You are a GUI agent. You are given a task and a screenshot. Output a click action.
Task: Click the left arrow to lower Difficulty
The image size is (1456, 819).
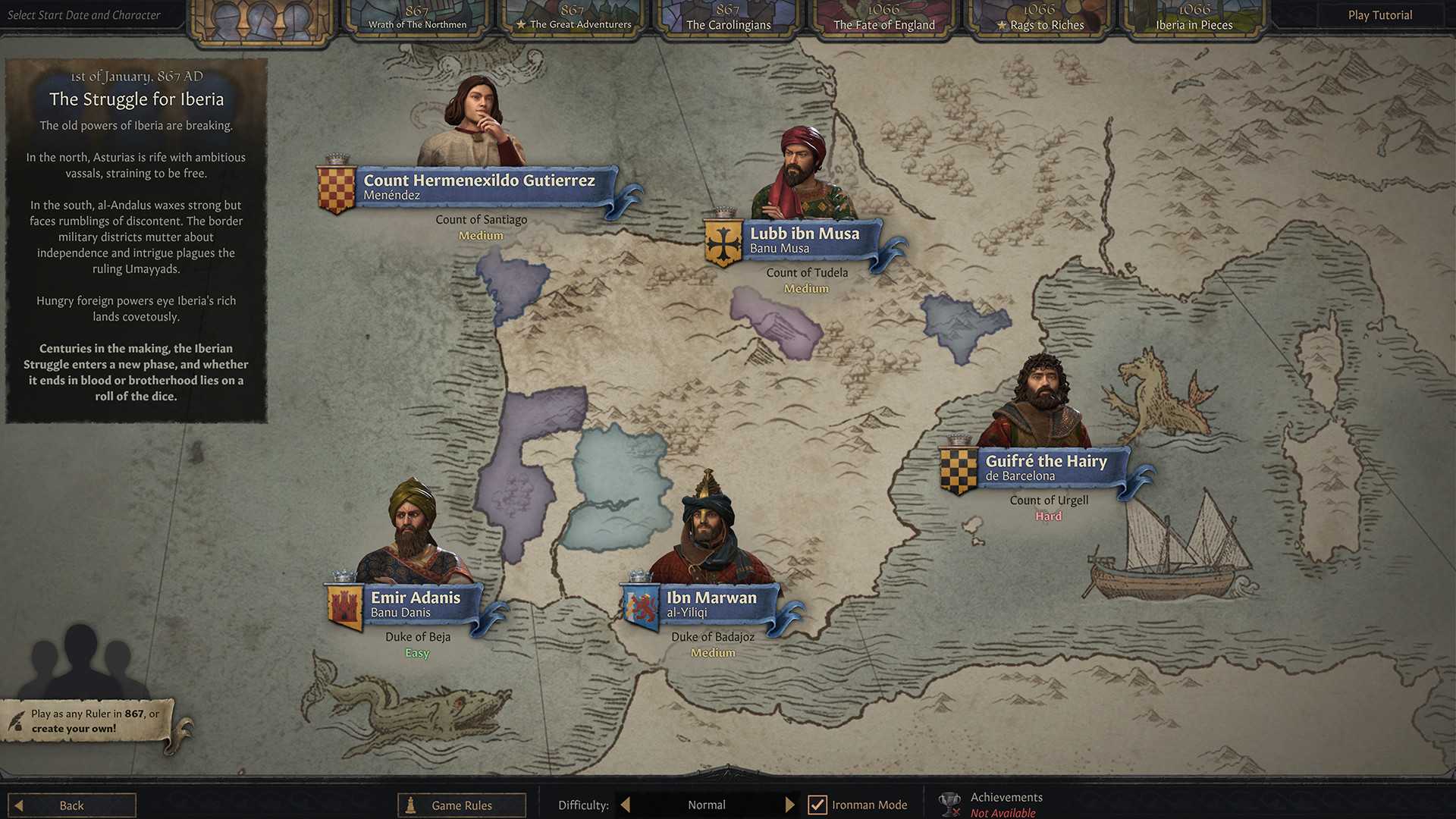pyautogui.click(x=625, y=805)
